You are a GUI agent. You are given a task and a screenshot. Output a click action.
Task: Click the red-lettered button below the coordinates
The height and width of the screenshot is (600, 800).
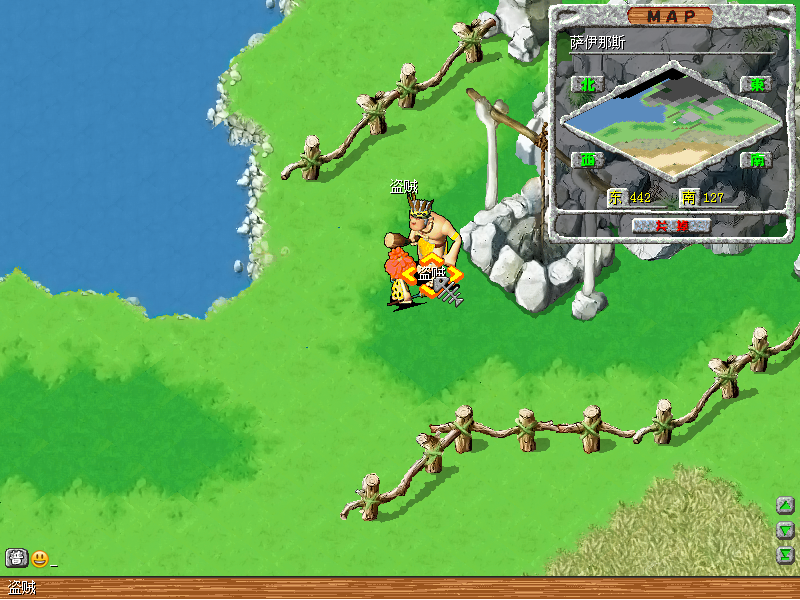click(x=671, y=225)
